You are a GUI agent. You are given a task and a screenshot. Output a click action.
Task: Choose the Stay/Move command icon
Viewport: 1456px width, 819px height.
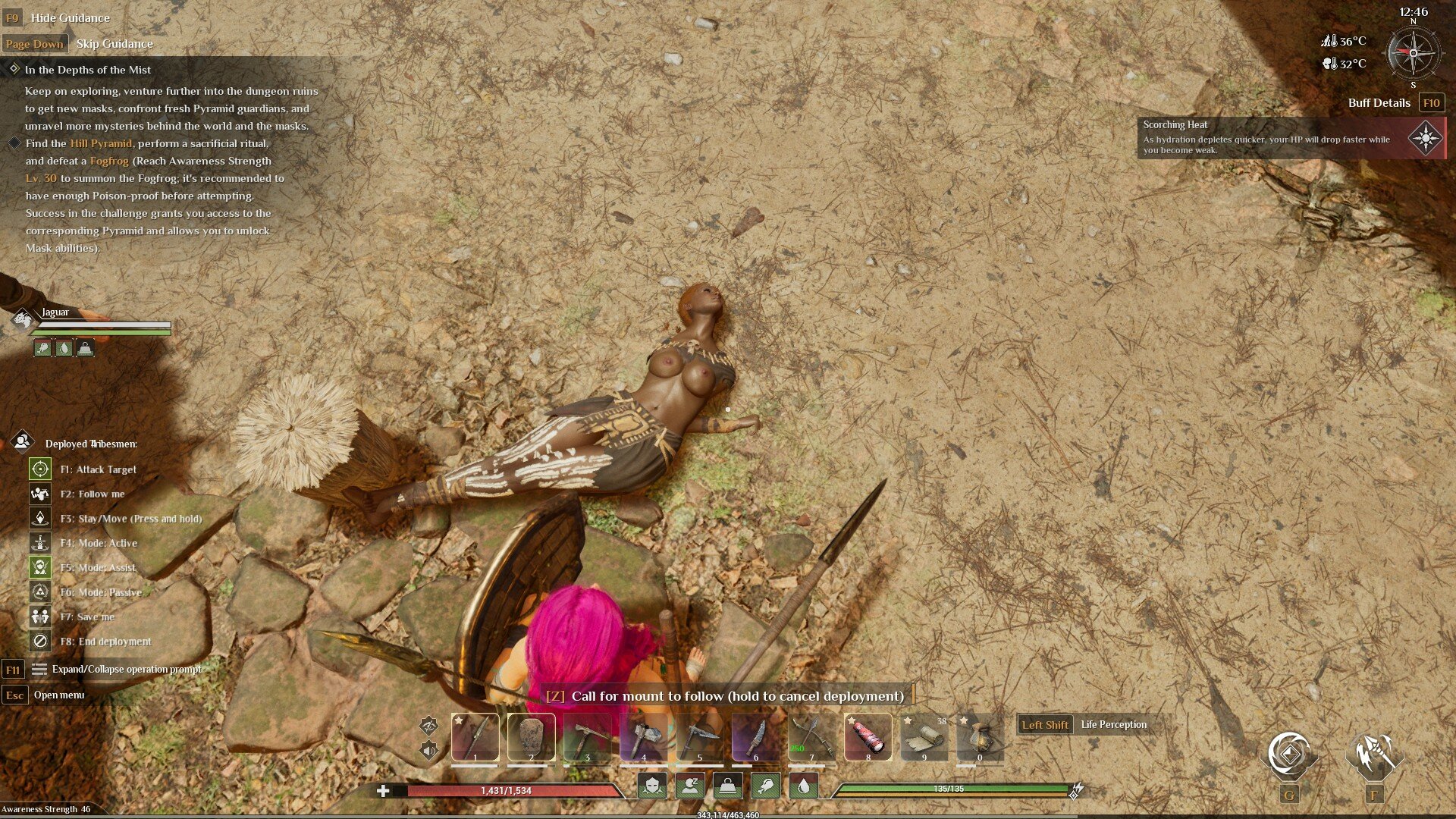click(x=40, y=519)
